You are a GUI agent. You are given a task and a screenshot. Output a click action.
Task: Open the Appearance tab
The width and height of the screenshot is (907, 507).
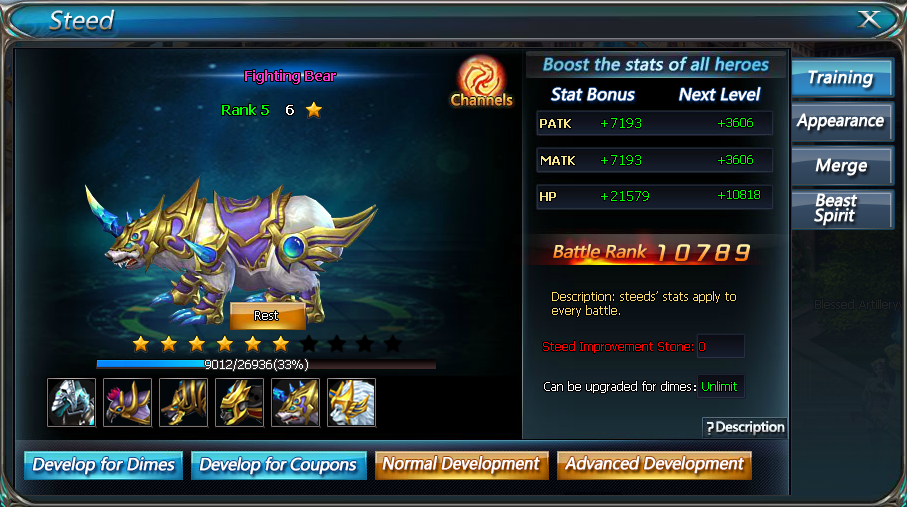click(841, 122)
